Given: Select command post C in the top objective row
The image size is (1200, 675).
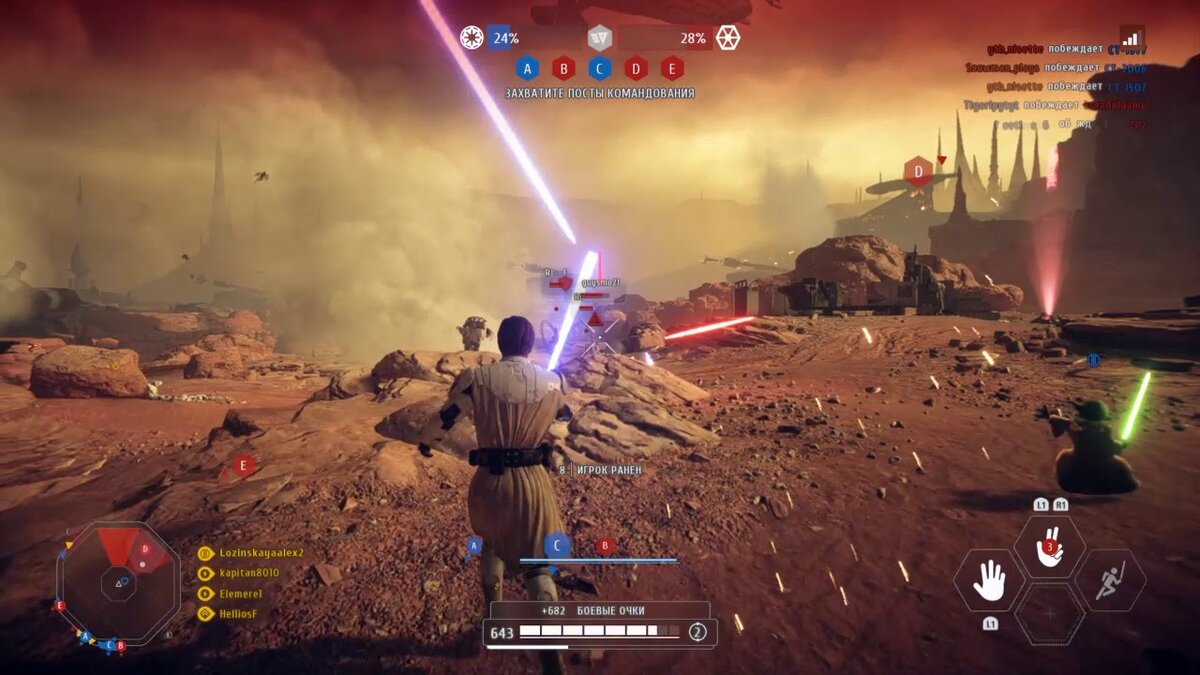Looking at the screenshot, I should [600, 68].
